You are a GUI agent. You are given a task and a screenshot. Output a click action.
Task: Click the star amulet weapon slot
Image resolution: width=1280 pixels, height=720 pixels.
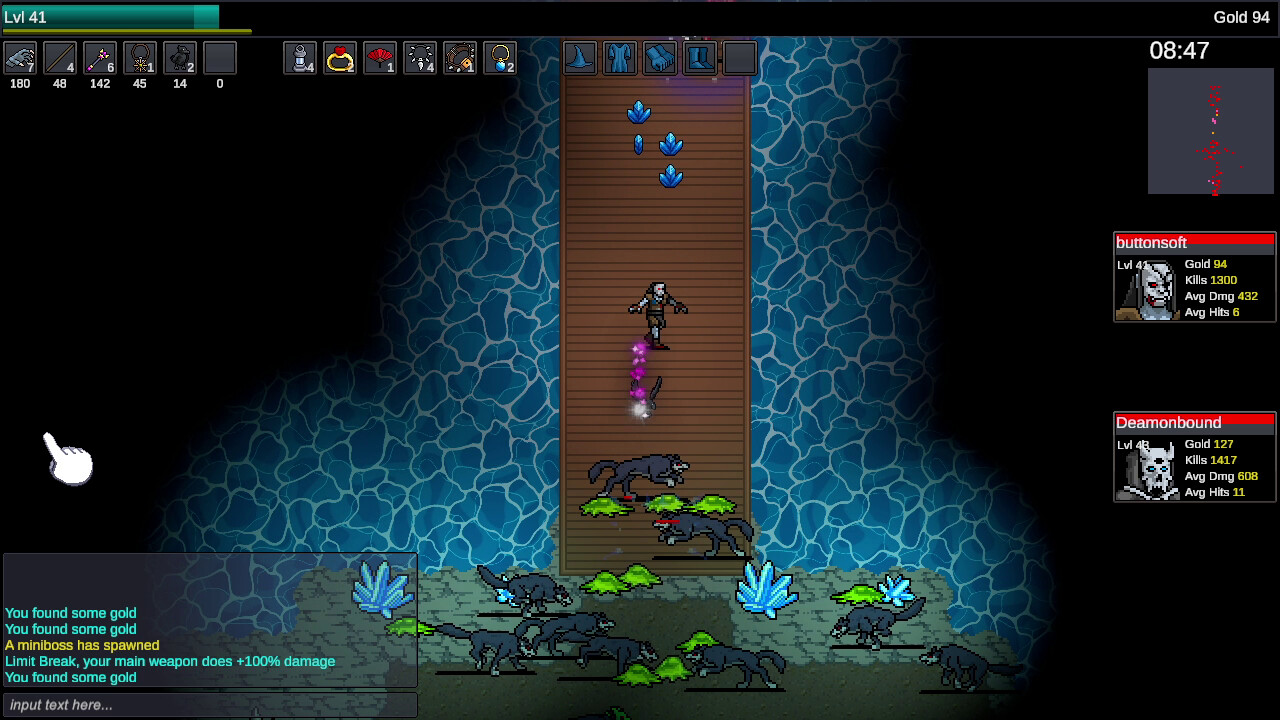click(140, 59)
